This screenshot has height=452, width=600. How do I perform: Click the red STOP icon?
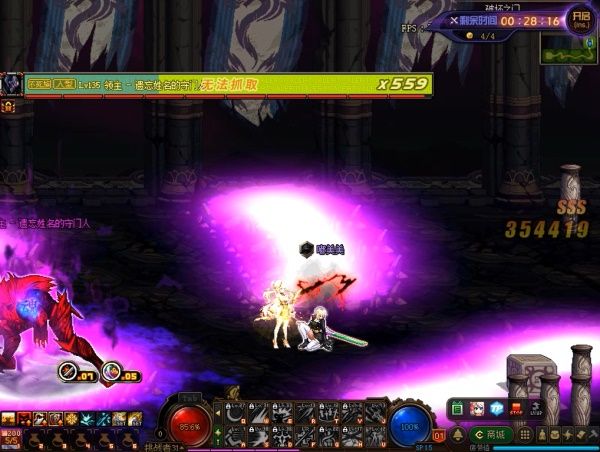pos(515,408)
